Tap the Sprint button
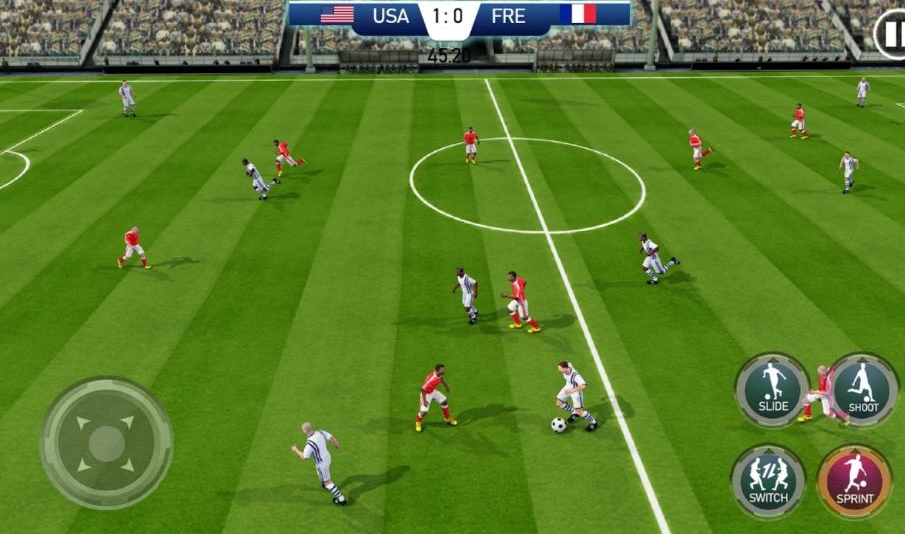 854,480
